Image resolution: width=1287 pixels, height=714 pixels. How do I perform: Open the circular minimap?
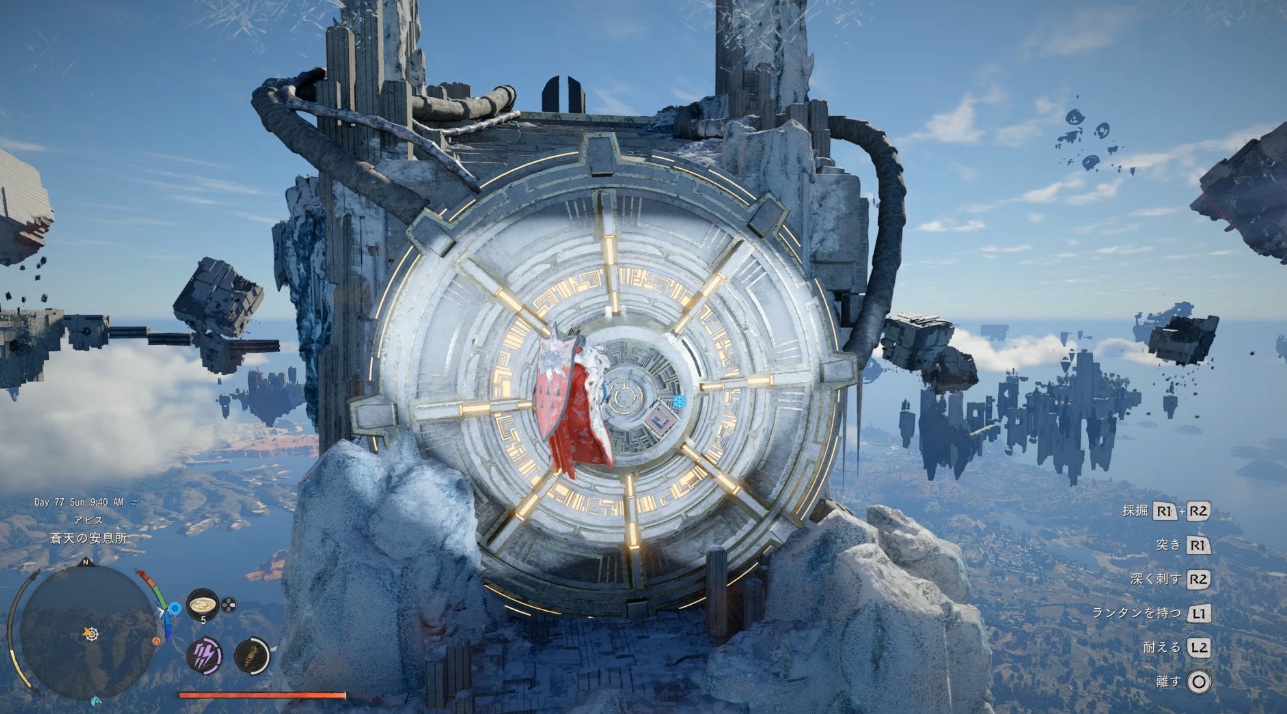click(89, 631)
